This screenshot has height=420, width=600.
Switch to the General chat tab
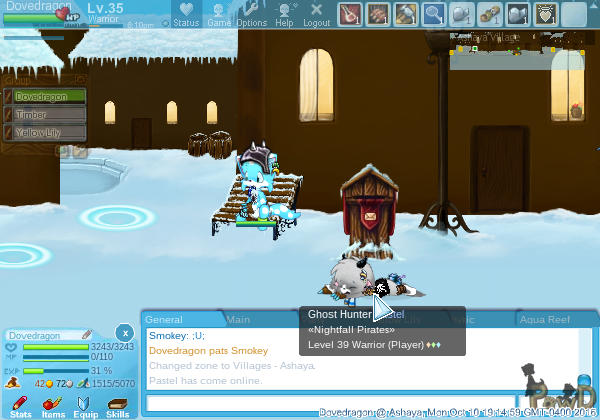[164, 319]
